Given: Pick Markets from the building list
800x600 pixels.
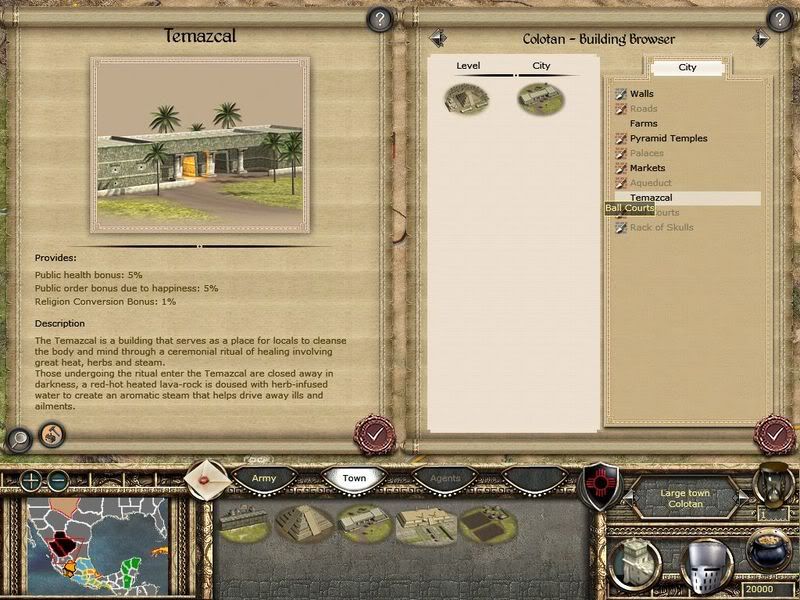Looking at the screenshot, I should click(x=647, y=168).
